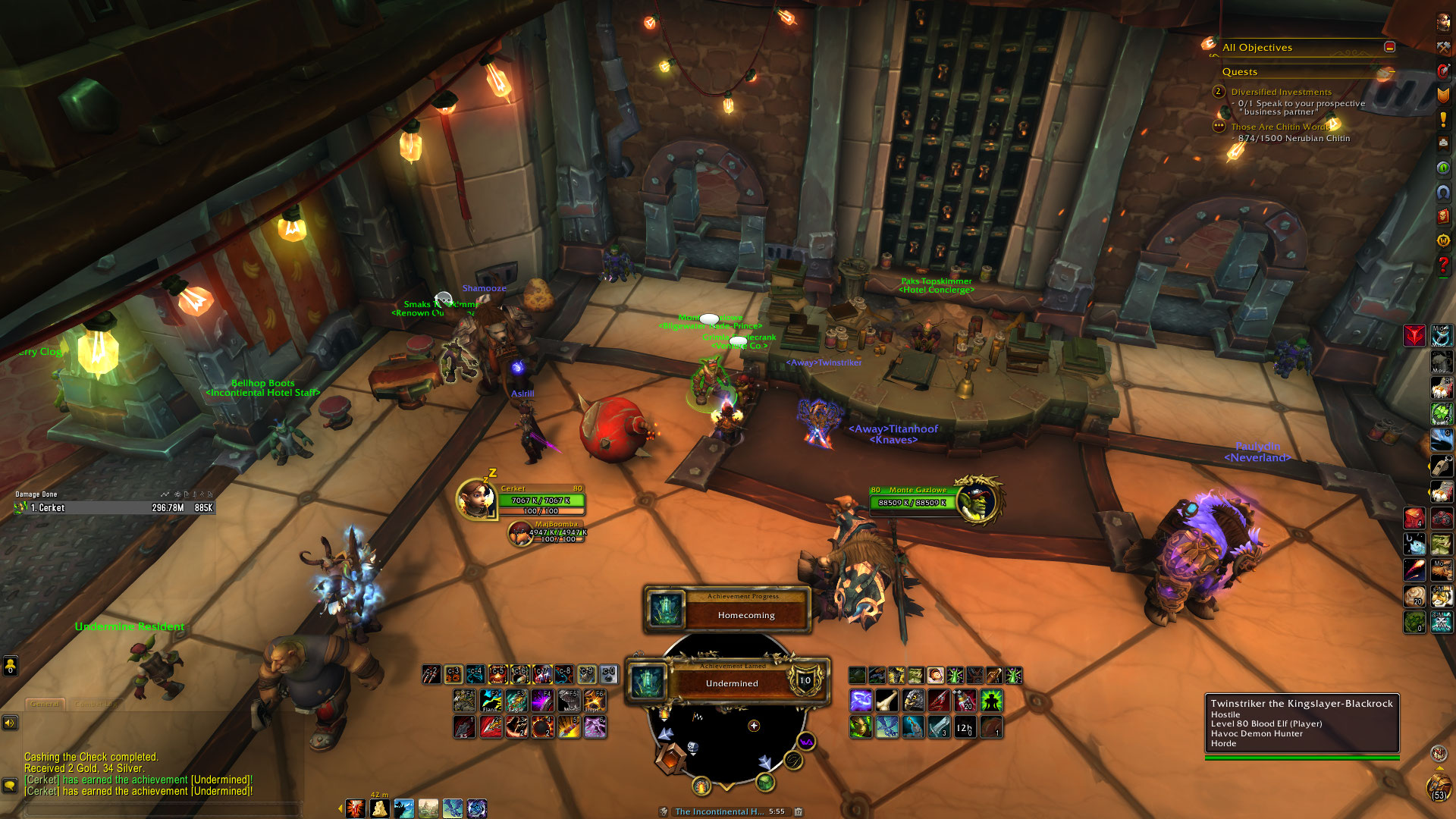
Task: Open the chat speech bubble menu
Action: point(10,786)
